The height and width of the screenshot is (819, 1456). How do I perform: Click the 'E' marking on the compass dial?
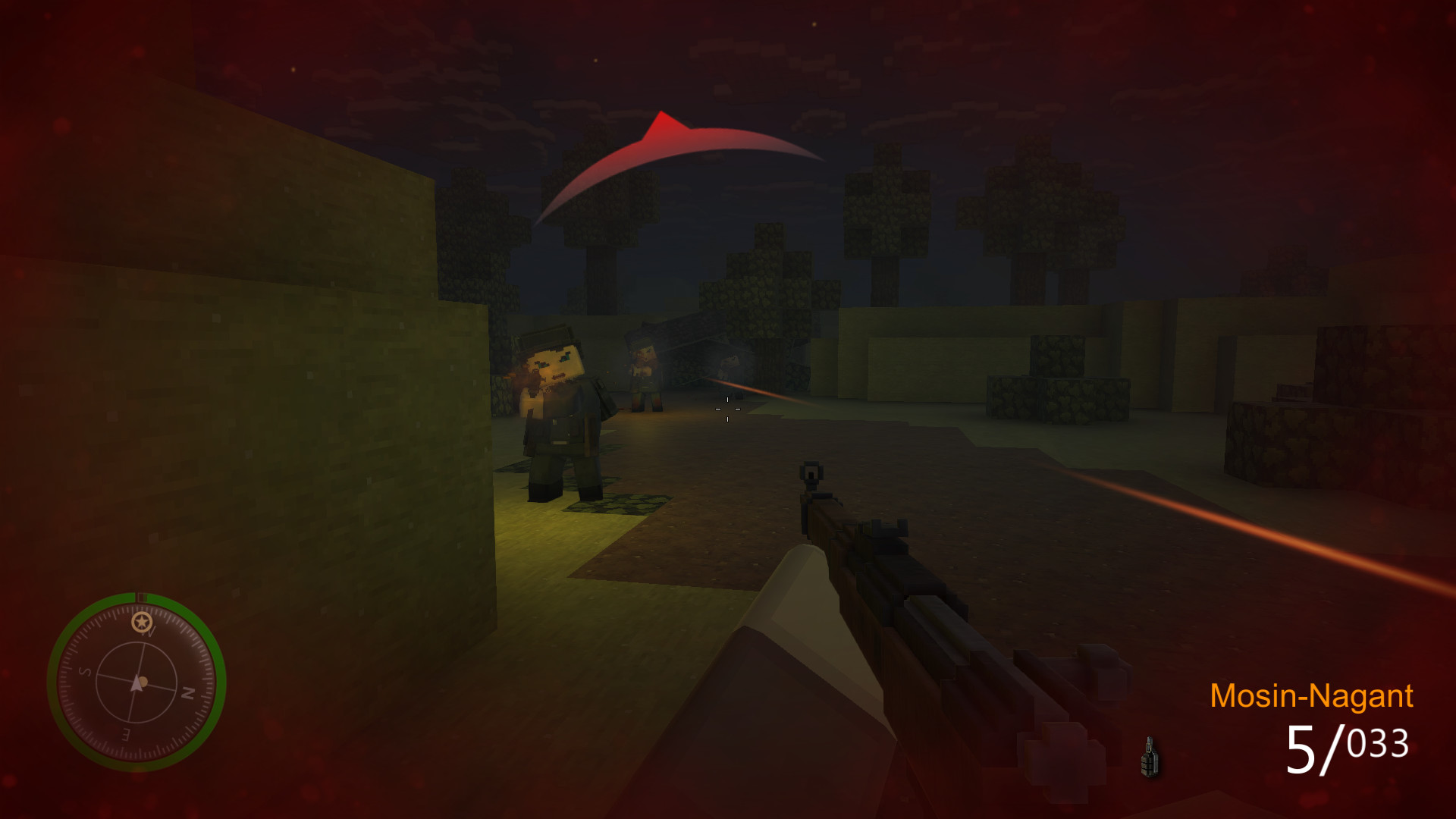tap(125, 733)
